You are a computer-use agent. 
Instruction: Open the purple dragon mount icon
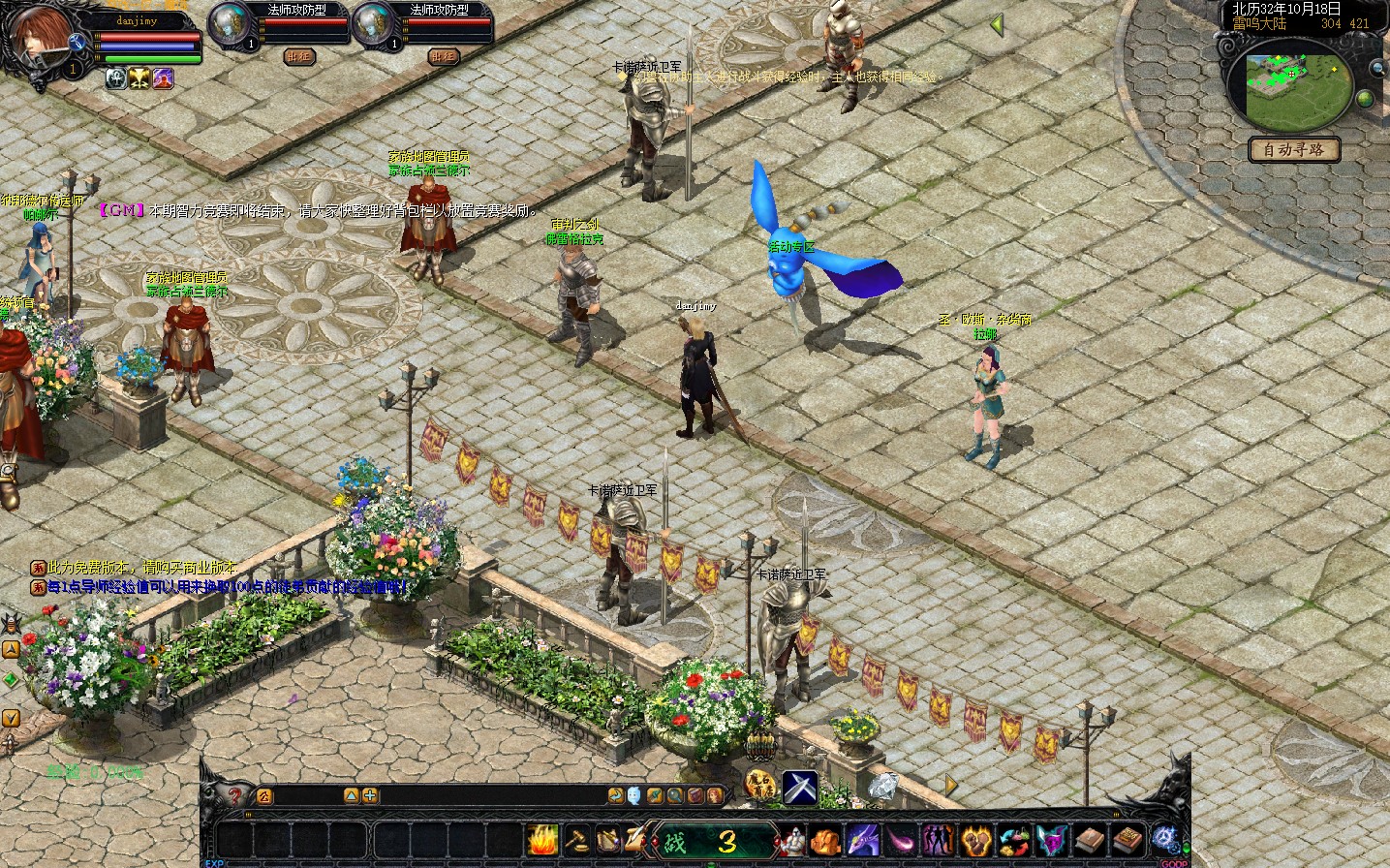tap(862, 840)
